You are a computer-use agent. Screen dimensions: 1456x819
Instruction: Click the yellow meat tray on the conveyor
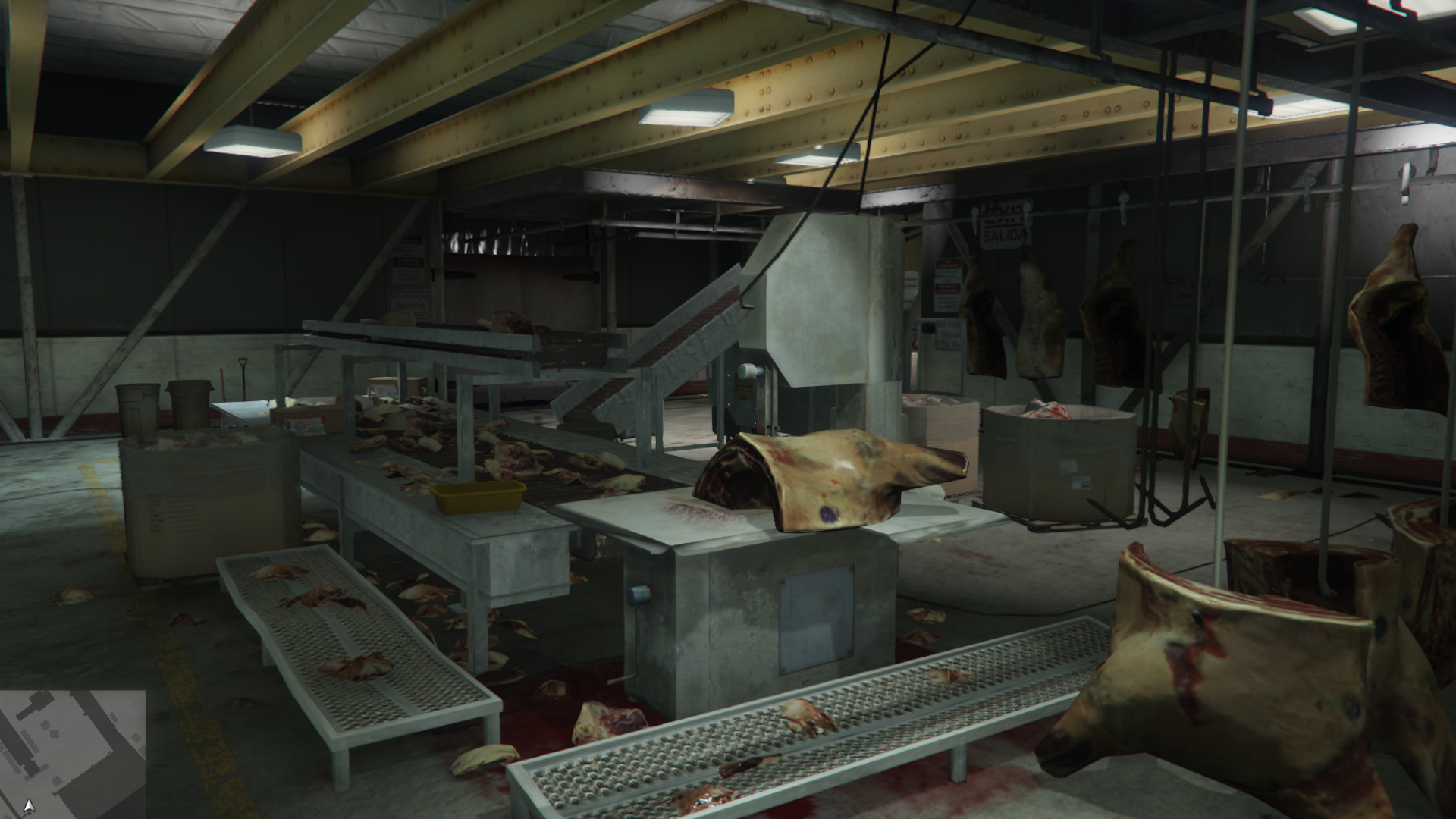click(x=478, y=497)
